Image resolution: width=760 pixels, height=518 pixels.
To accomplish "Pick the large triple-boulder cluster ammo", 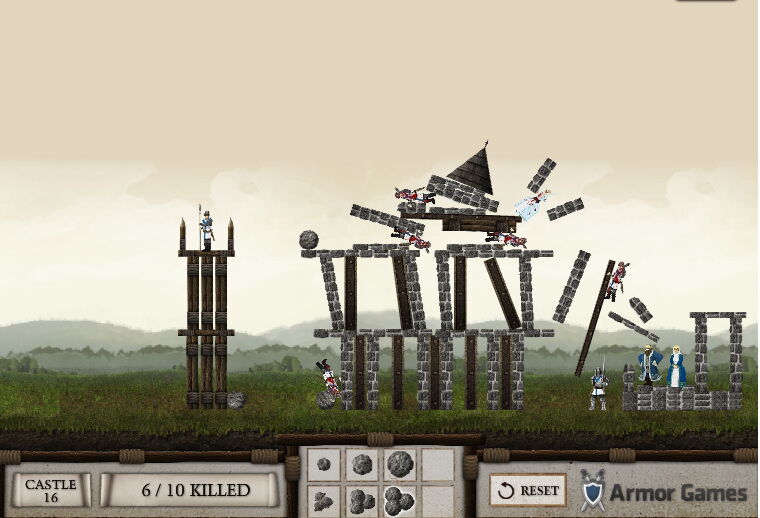I will tap(399, 499).
